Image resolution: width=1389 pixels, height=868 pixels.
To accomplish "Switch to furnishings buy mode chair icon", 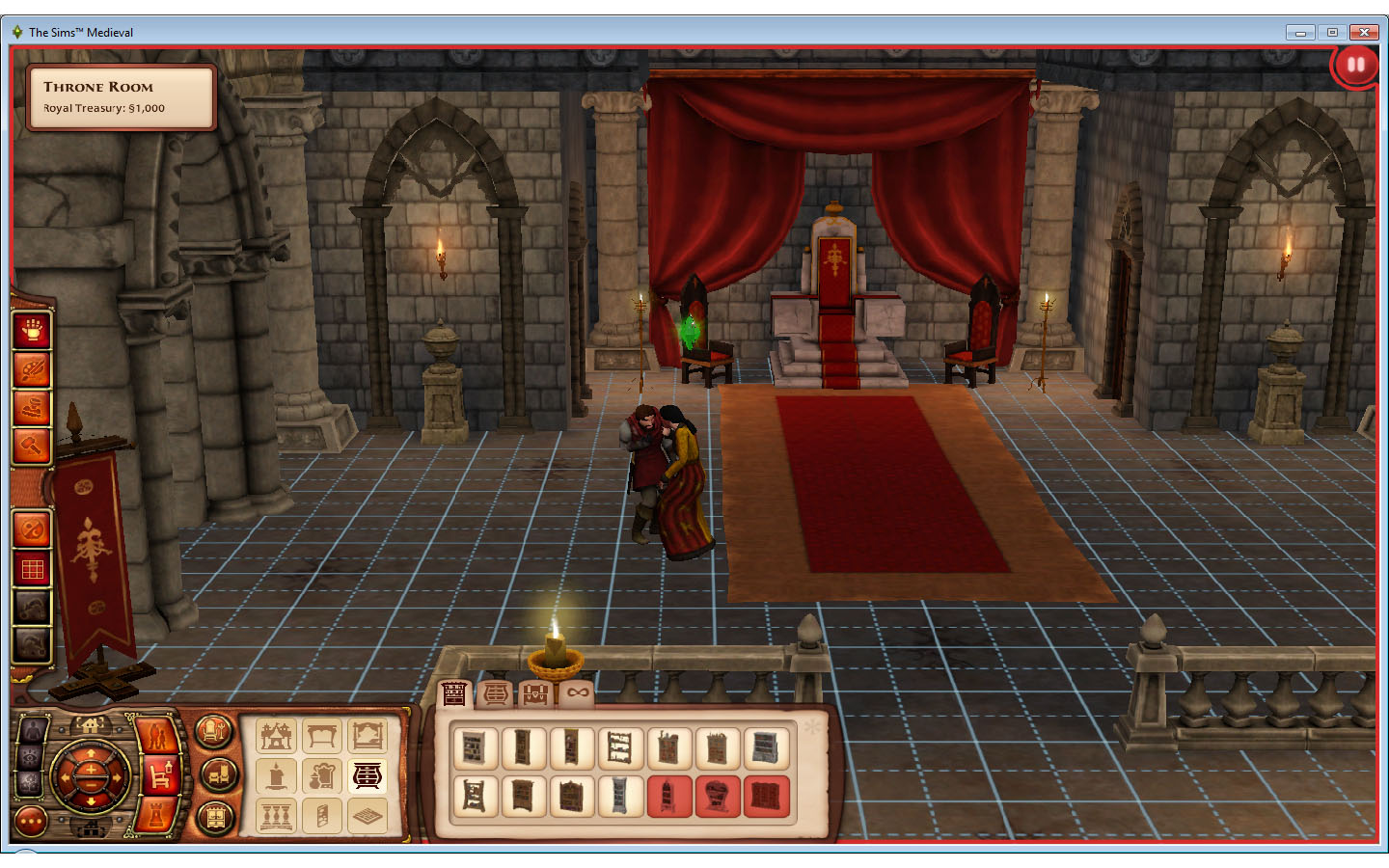I will [159, 776].
